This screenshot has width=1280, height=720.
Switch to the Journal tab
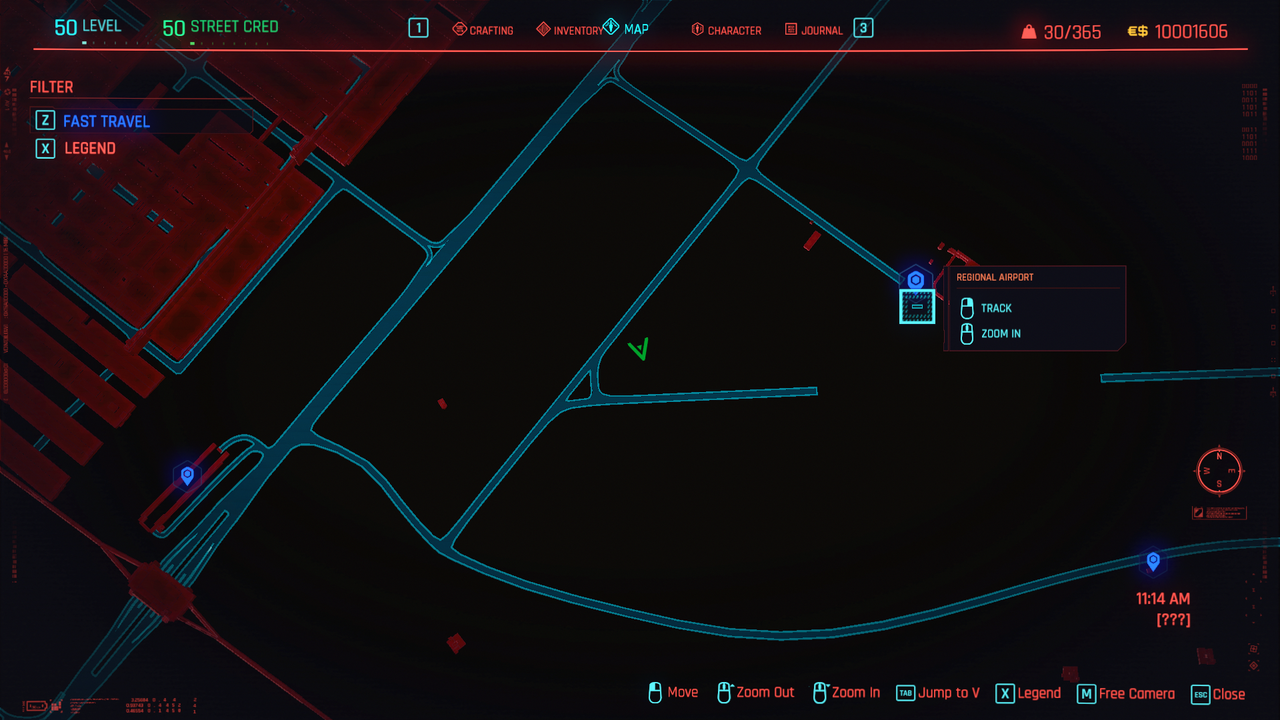coord(814,30)
